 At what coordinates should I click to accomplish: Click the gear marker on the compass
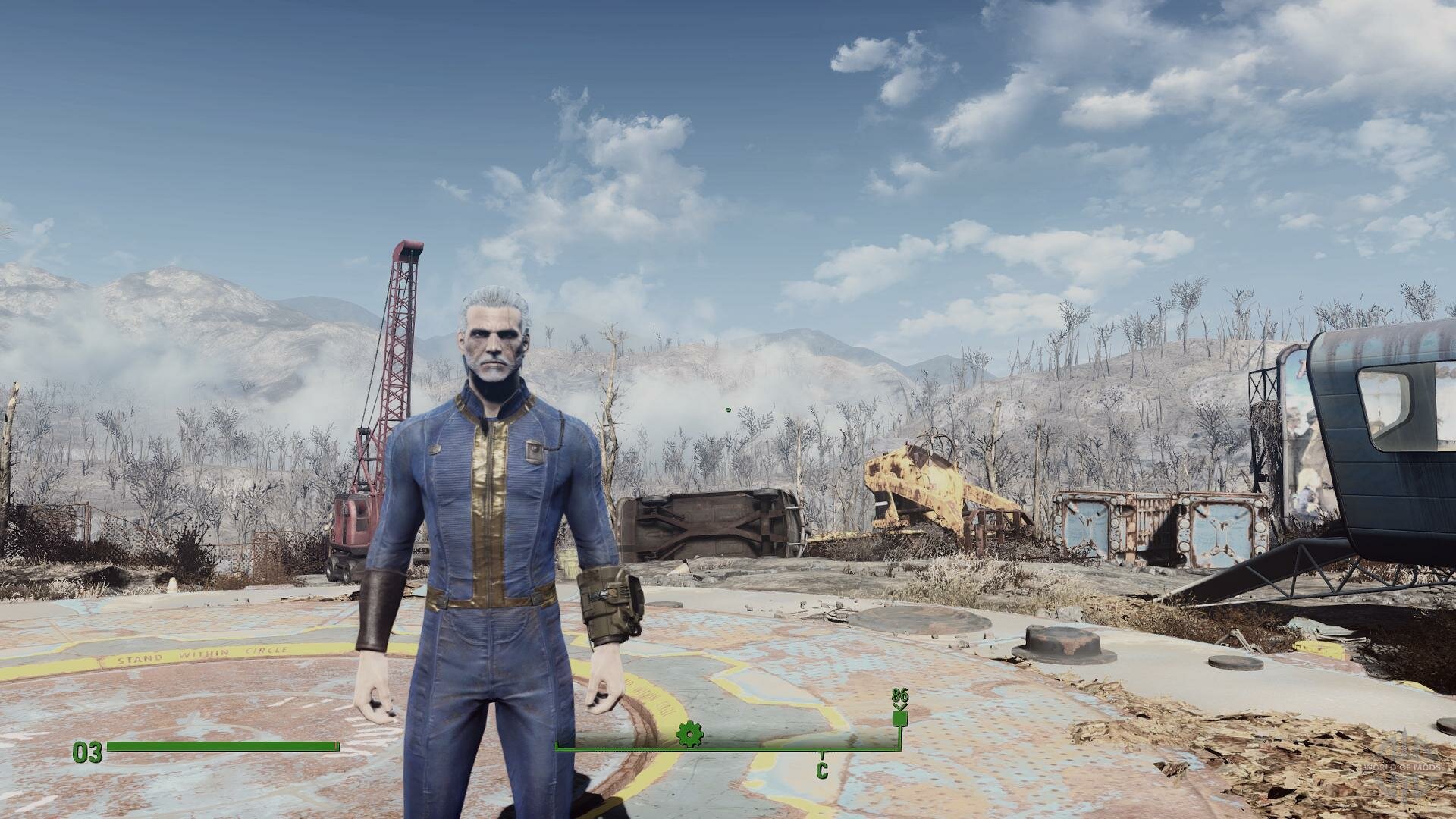coord(690,734)
